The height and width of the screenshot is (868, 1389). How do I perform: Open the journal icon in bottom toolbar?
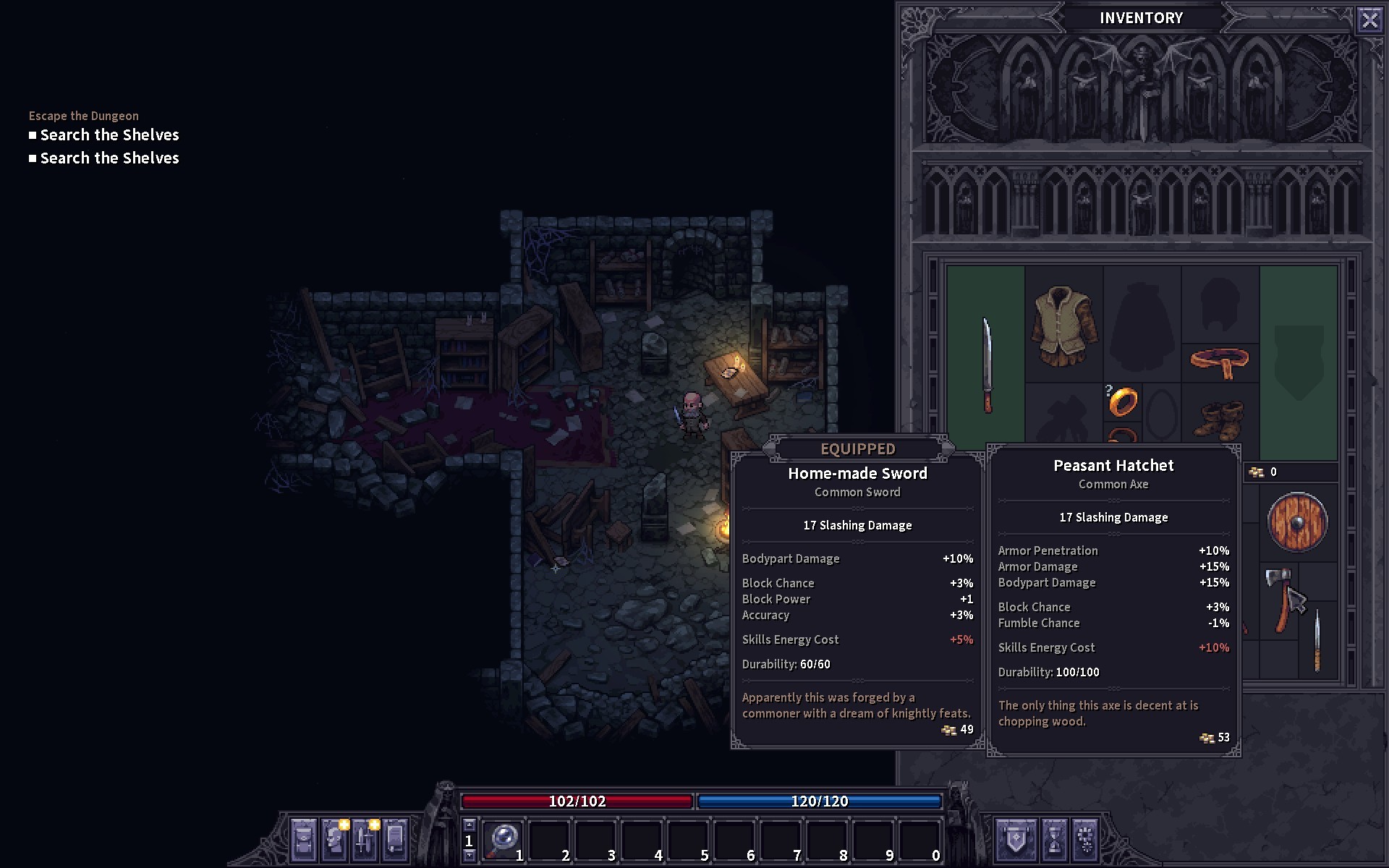[394, 841]
